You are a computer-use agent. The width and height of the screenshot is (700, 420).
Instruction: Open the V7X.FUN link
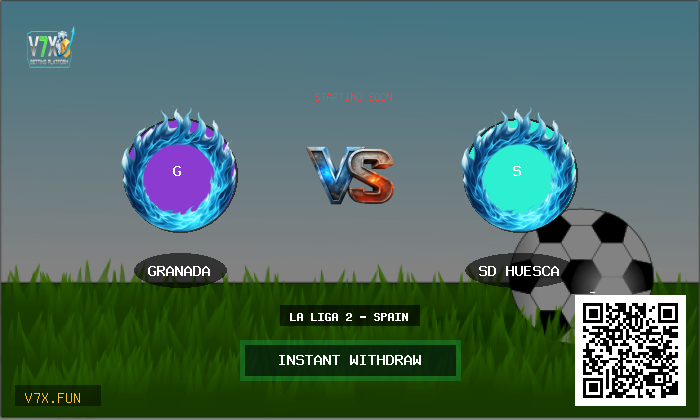(57, 397)
